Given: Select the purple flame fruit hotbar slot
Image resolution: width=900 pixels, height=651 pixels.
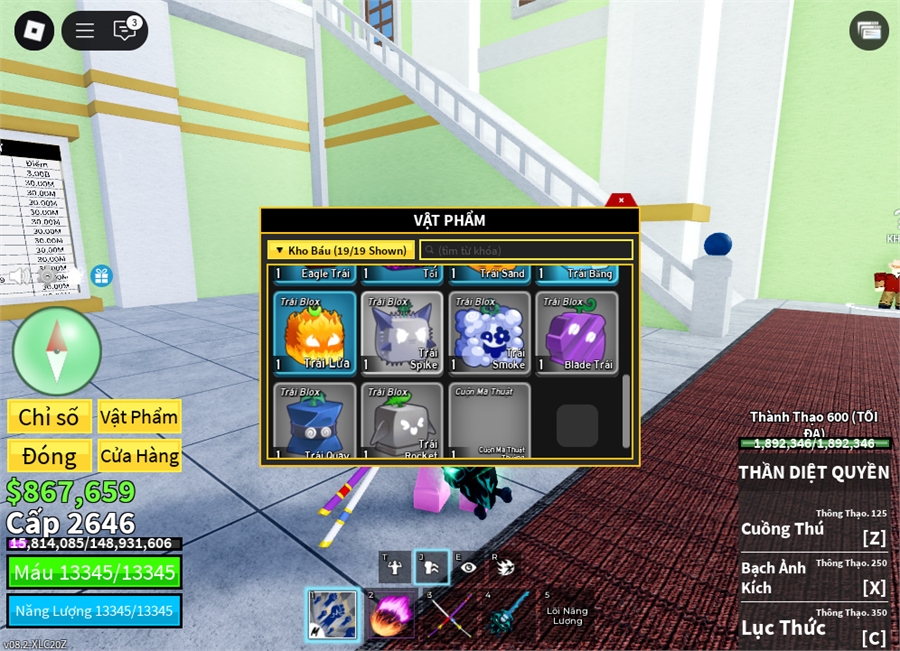Looking at the screenshot, I should coord(389,612).
